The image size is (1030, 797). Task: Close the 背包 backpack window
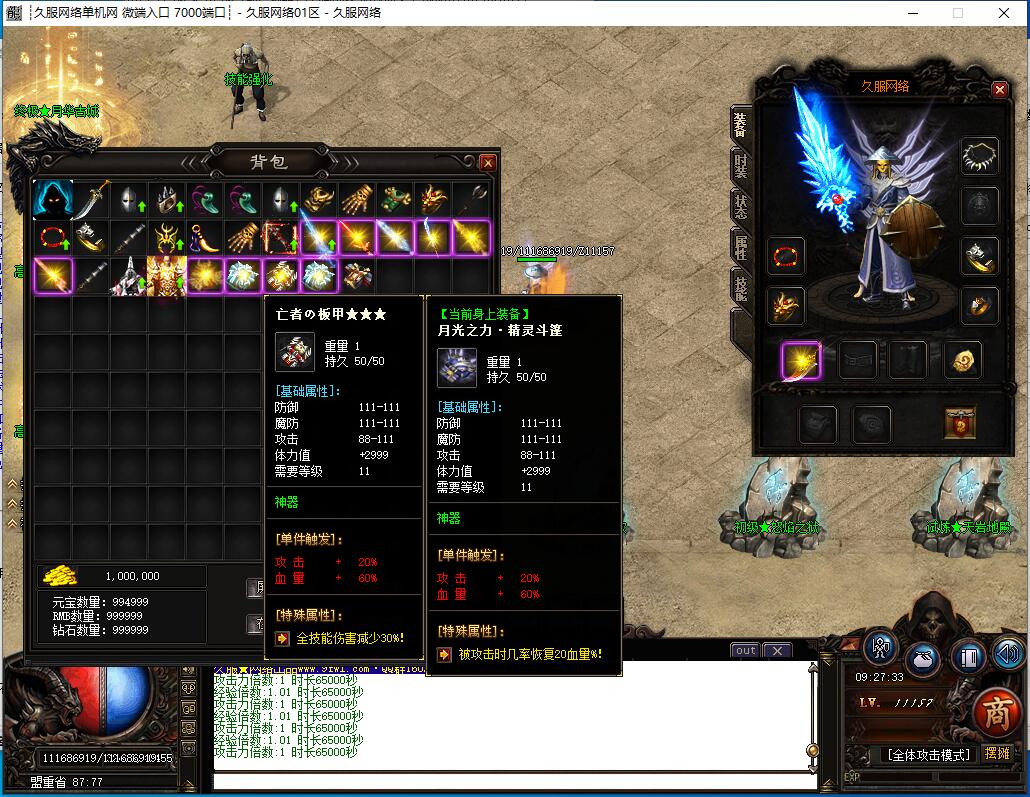coord(488,162)
